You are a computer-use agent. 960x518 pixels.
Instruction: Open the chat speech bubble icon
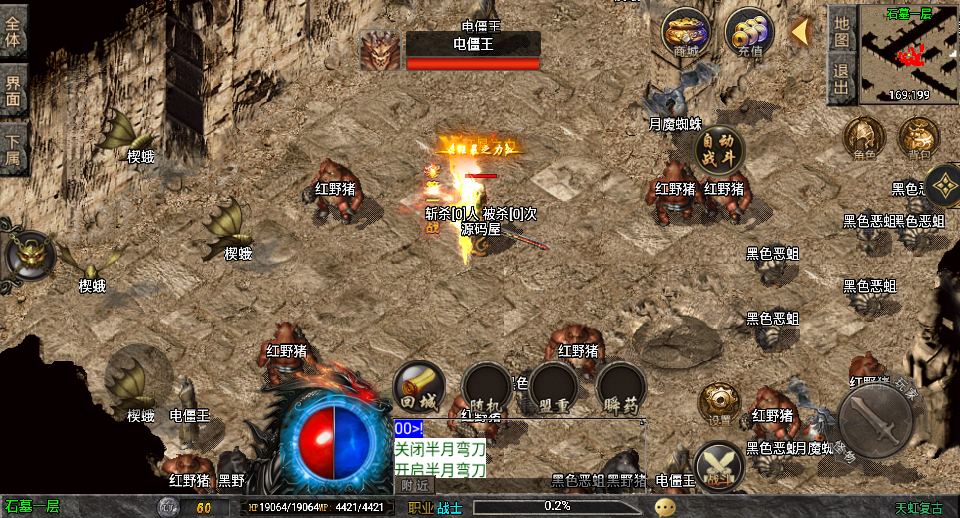(664, 507)
